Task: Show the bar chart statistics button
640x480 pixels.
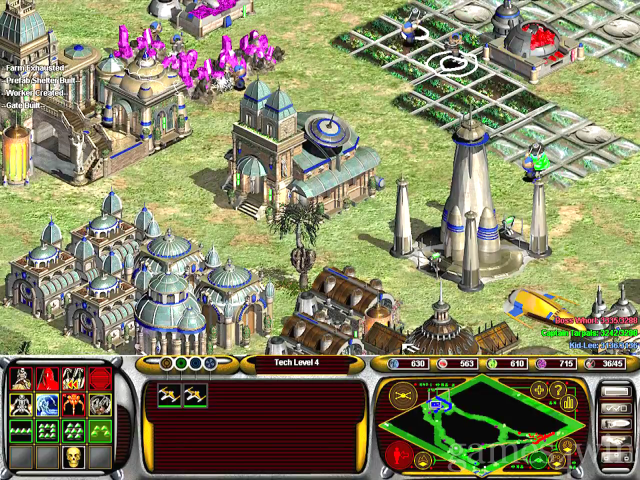Action: [x=569, y=404]
